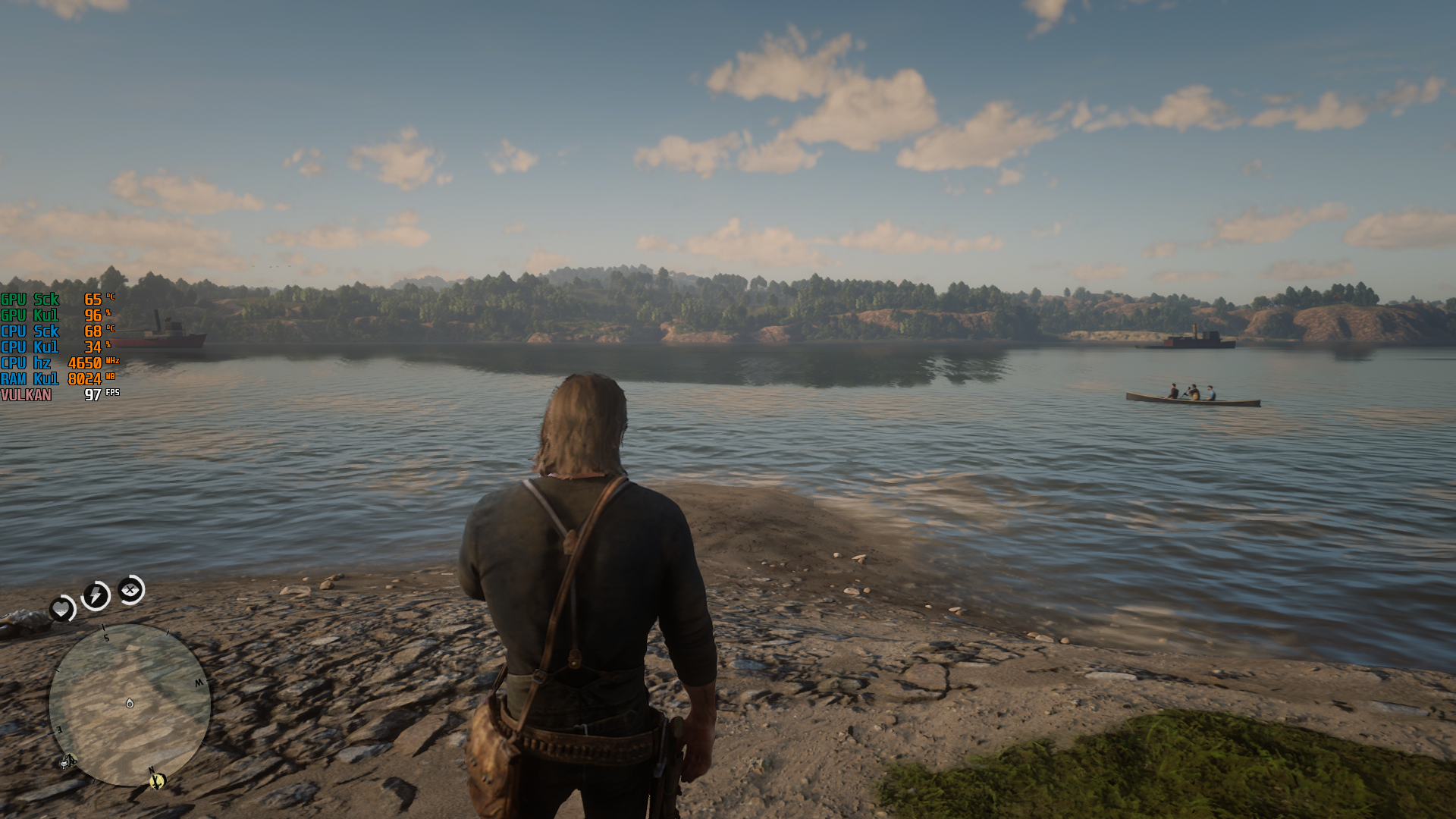Click the player position marker on minimap
The height and width of the screenshot is (819, 1456).
coord(130,704)
